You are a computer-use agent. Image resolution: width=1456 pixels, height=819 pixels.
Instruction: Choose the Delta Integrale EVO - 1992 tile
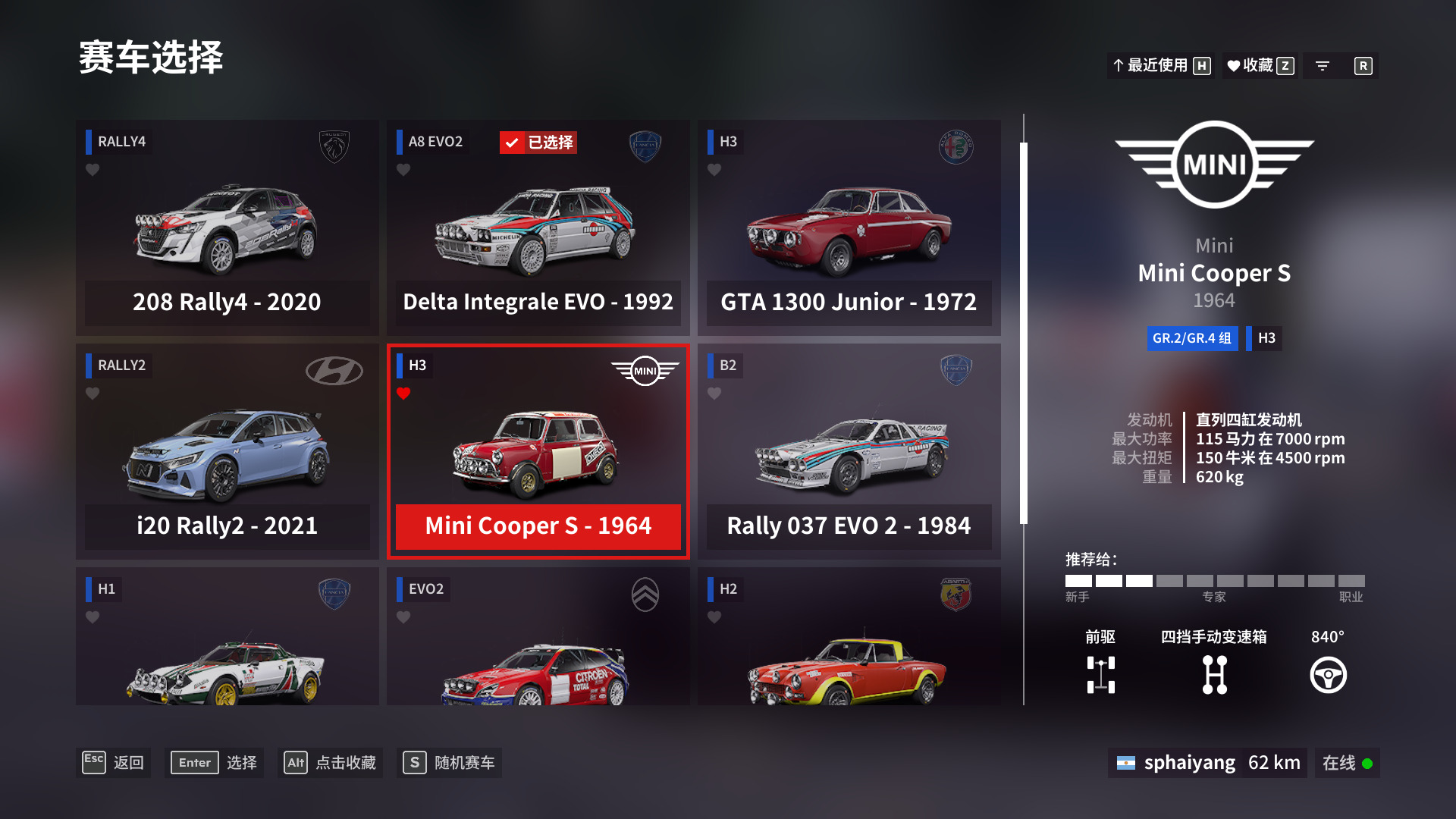538,227
